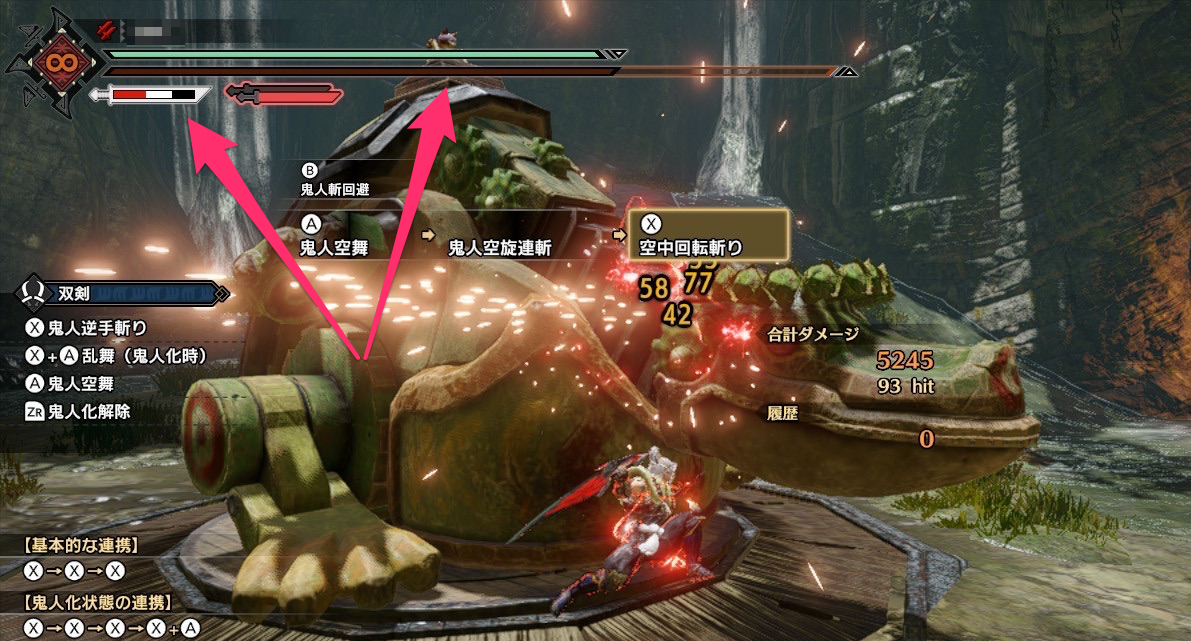Select the 双剣 weapon header
The image size is (1191, 641).
120,294
